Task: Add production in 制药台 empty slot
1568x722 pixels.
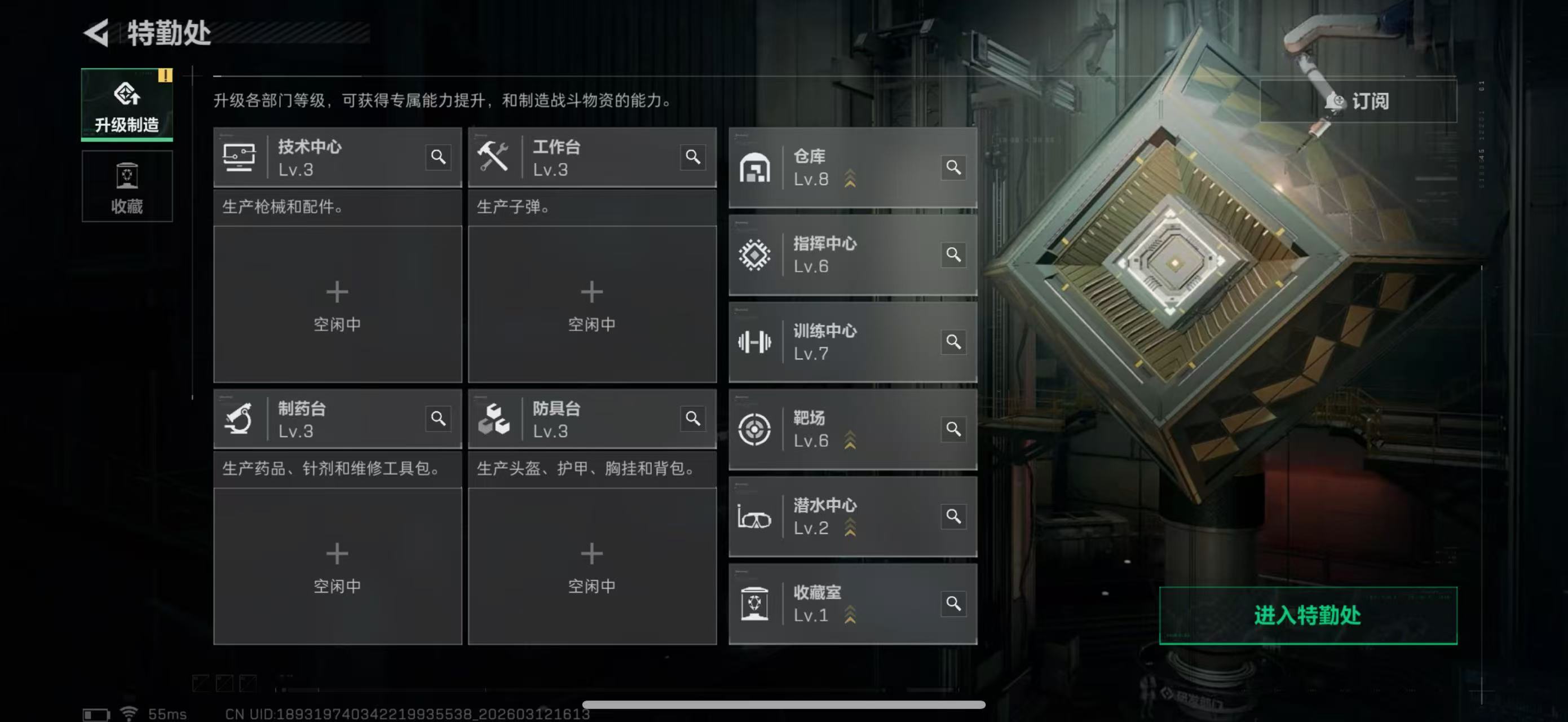Action: [337, 565]
